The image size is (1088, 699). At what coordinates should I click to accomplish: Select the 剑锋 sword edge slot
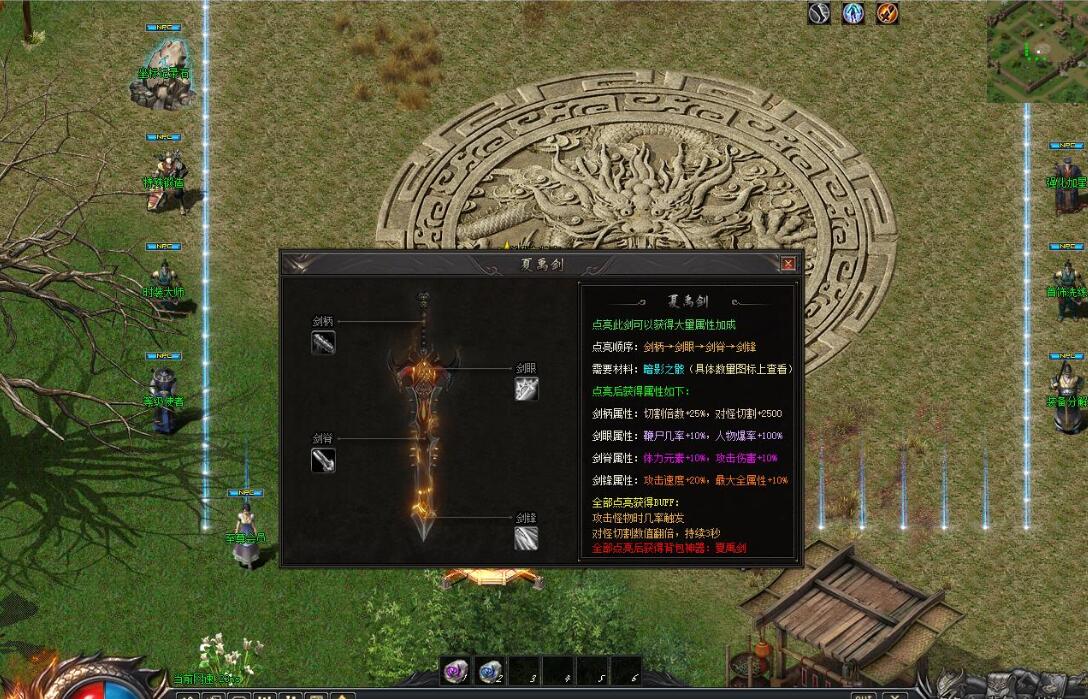coord(527,538)
